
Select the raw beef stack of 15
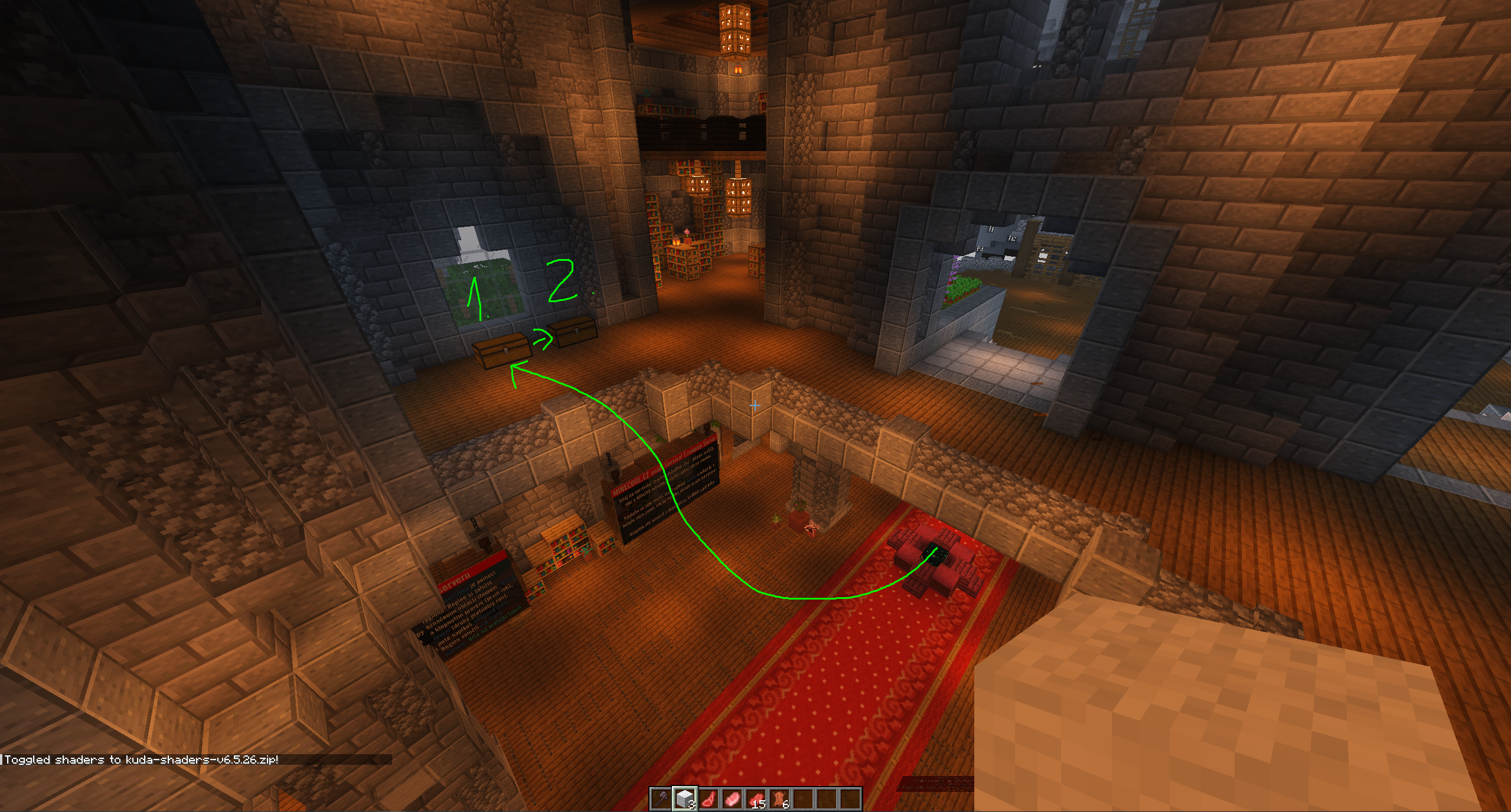(756, 799)
